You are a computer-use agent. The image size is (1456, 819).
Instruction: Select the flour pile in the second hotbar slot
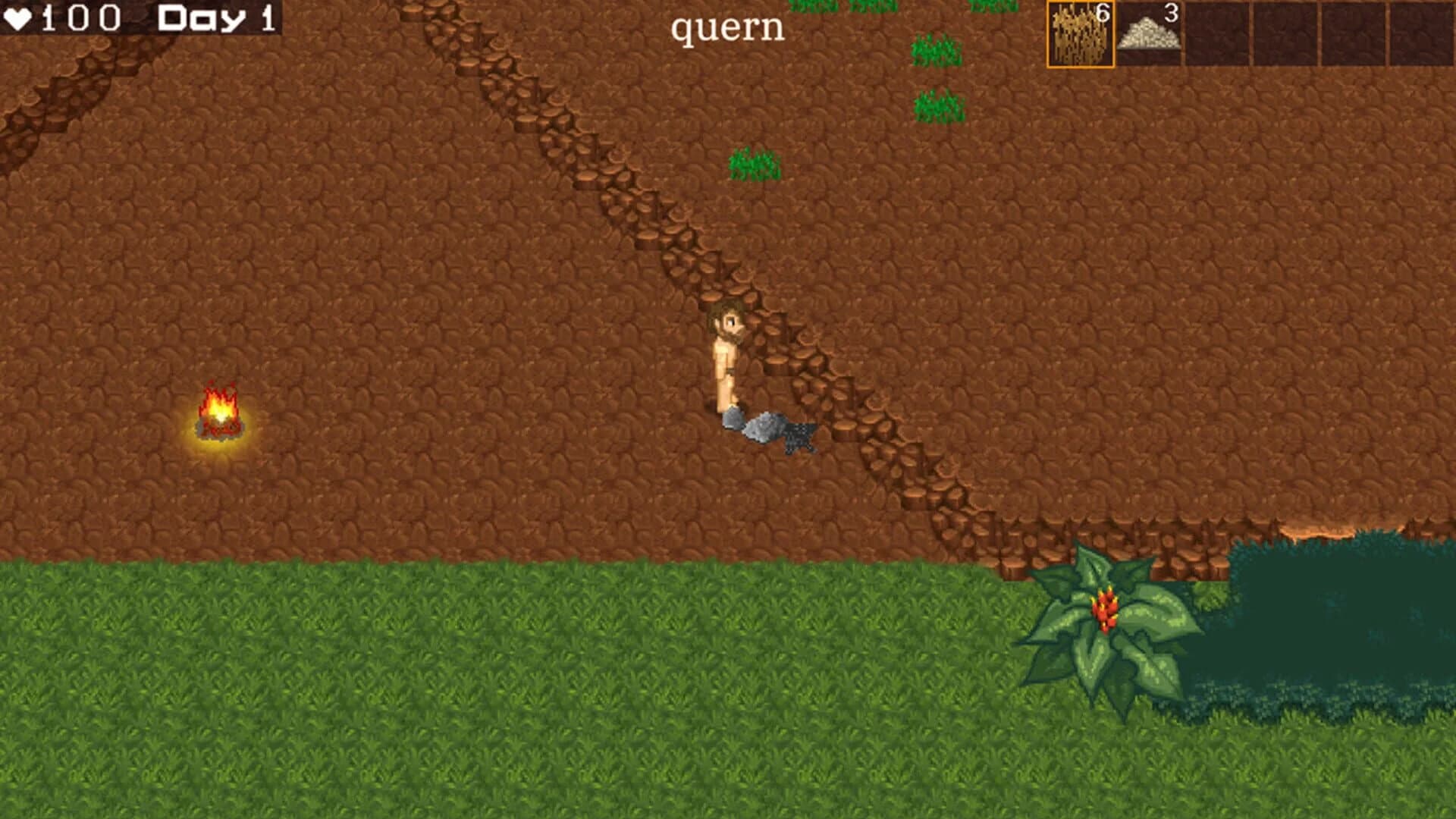click(1149, 34)
